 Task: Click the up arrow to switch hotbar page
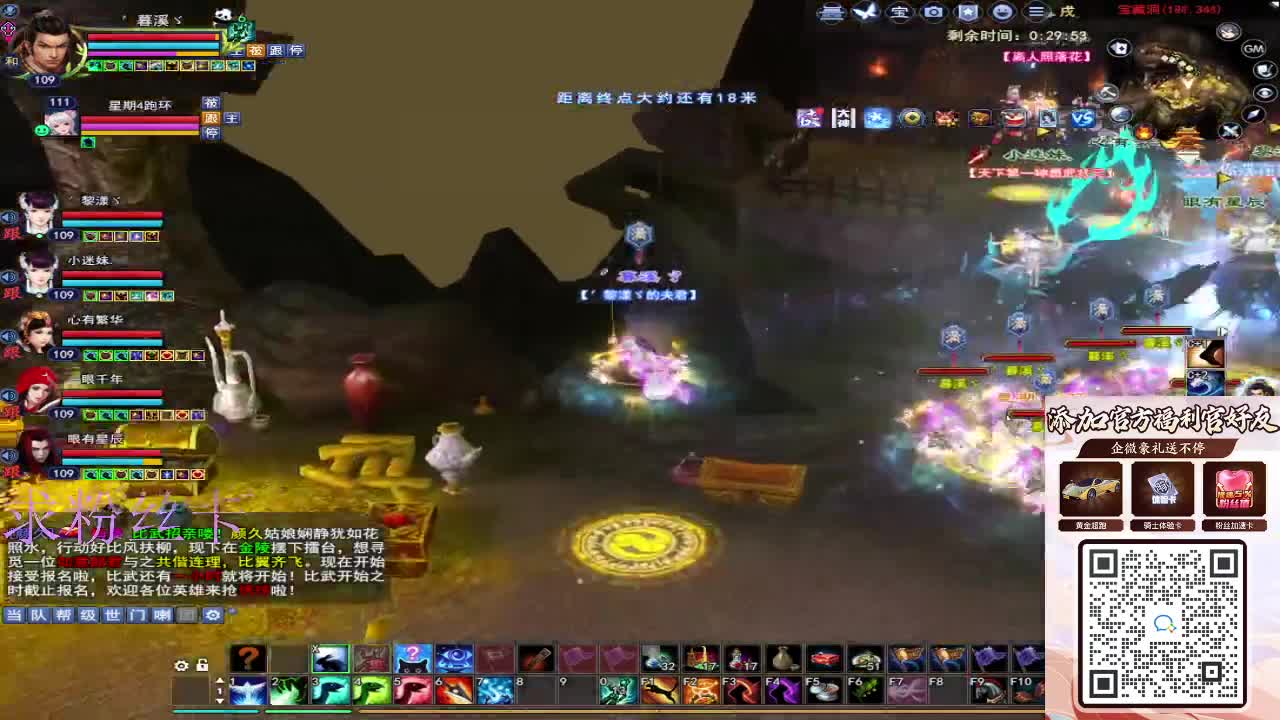pyautogui.click(x=218, y=681)
